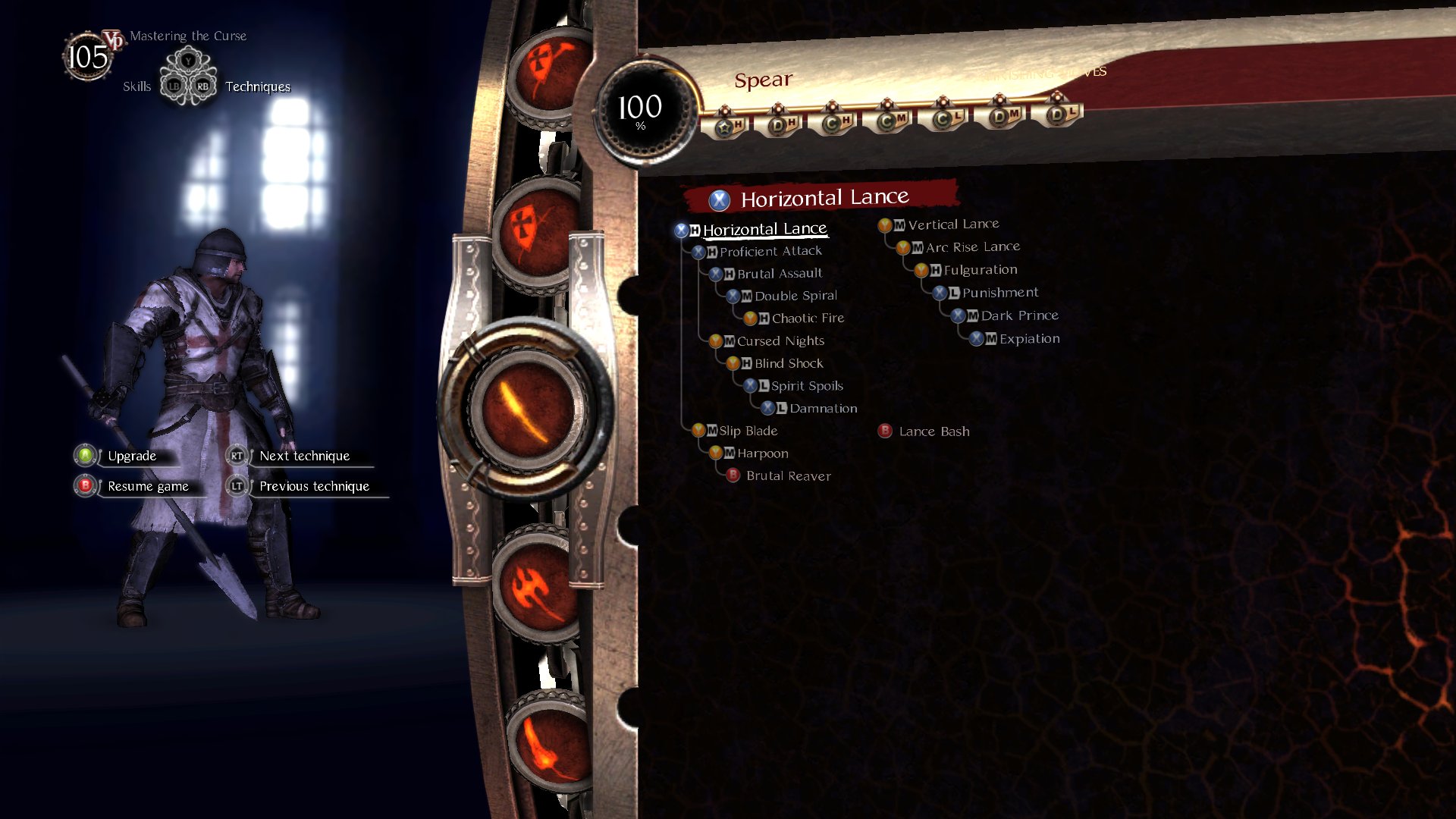Select the Harpoon technique
The height and width of the screenshot is (819, 1456).
[762, 453]
